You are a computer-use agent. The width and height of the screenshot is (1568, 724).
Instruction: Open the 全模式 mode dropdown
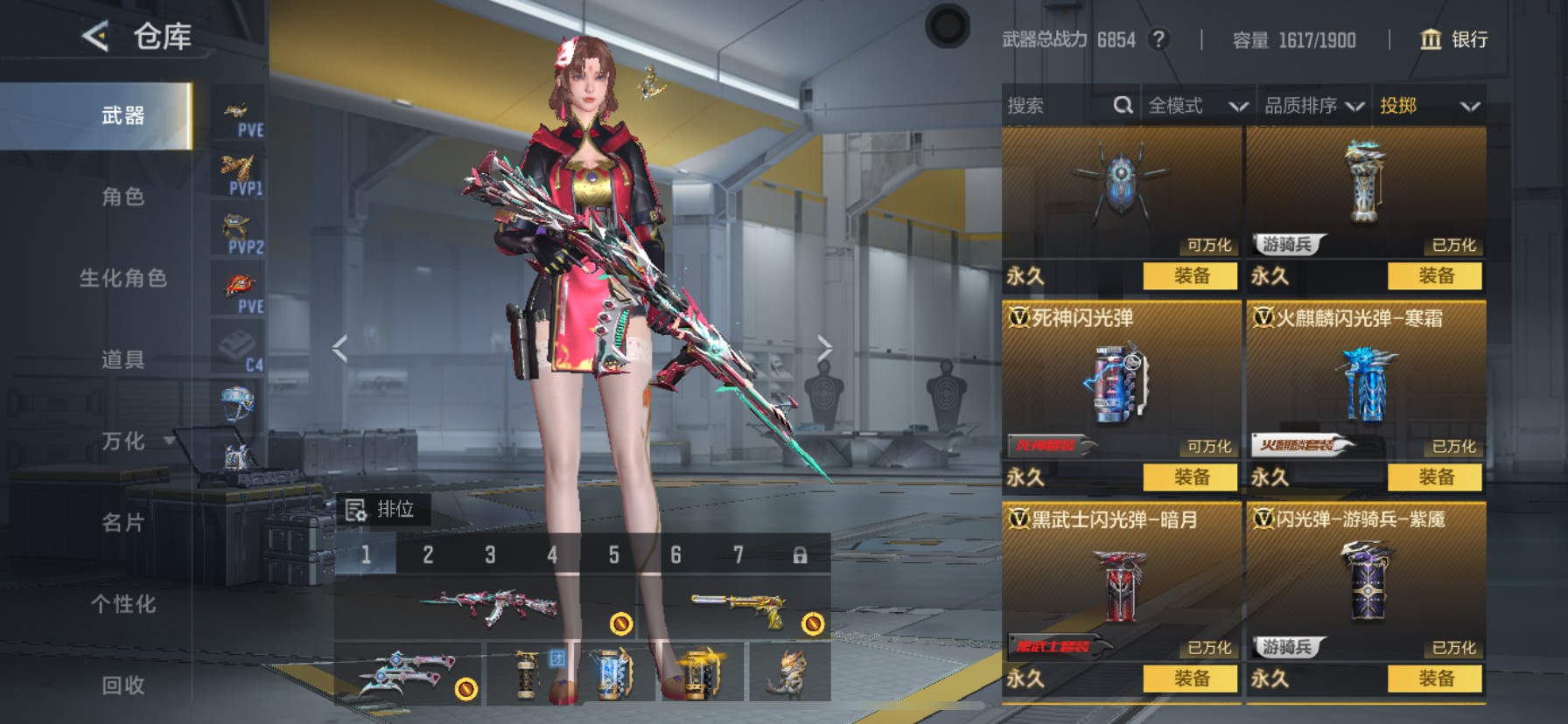pos(1197,106)
